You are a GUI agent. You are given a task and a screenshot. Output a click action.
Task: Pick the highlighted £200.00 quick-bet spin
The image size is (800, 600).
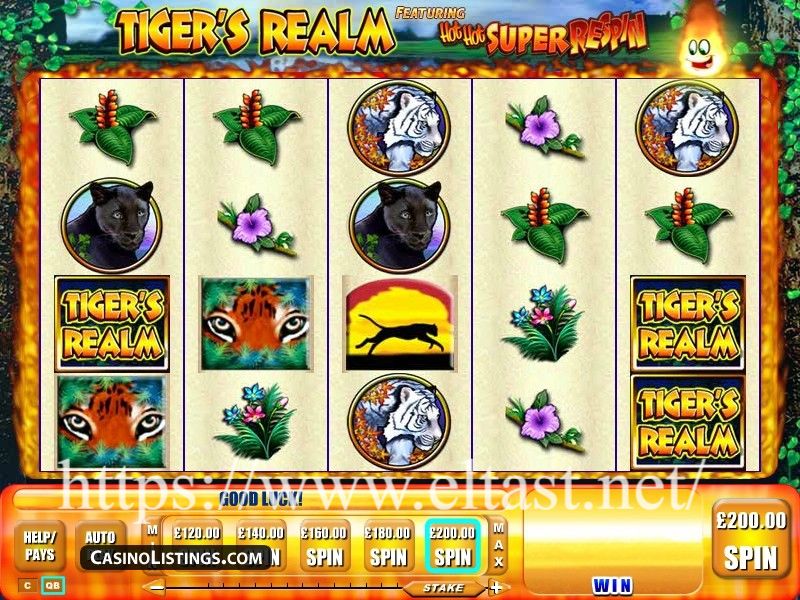(x=453, y=545)
